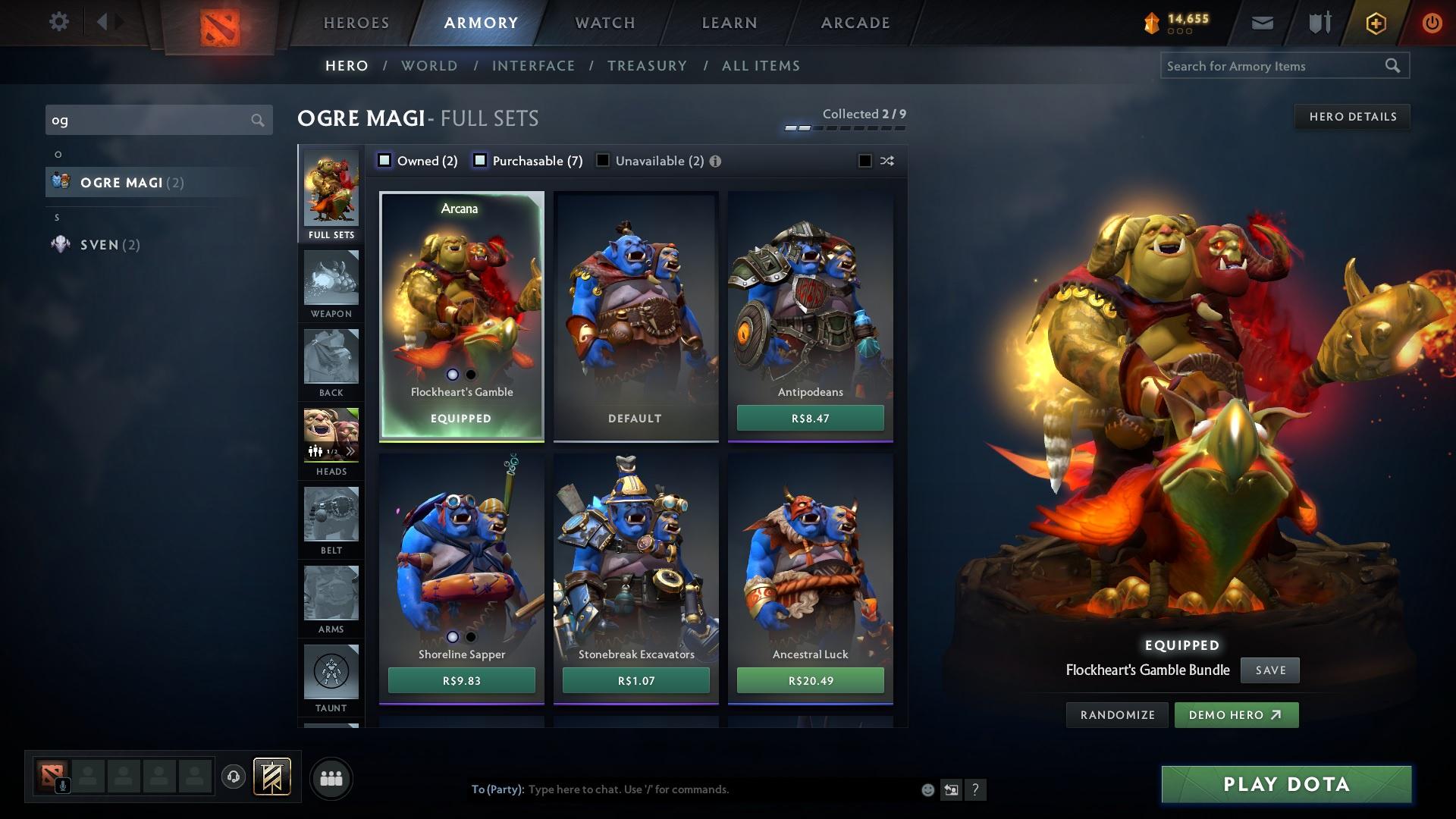Click the headset voice chat icon

tap(232, 778)
